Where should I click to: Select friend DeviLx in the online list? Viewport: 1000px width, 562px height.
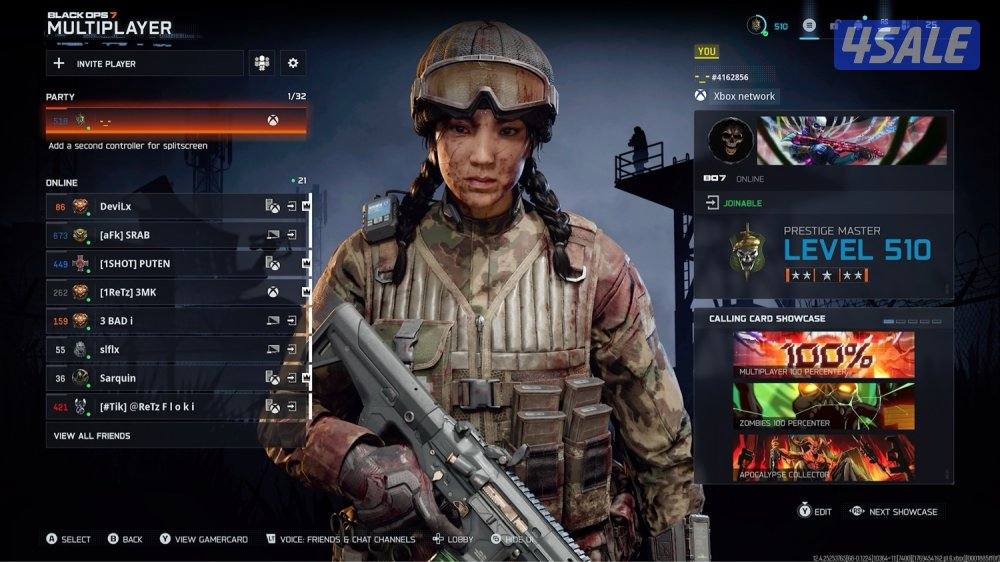coord(160,206)
